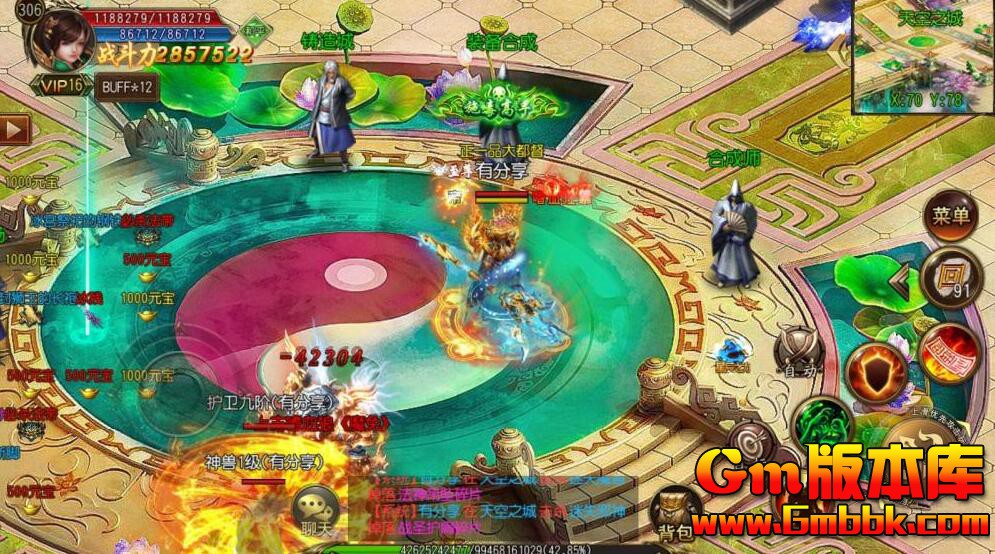Click the green diamond mode badge
The width and height of the screenshot is (995, 554).
(254, 31)
